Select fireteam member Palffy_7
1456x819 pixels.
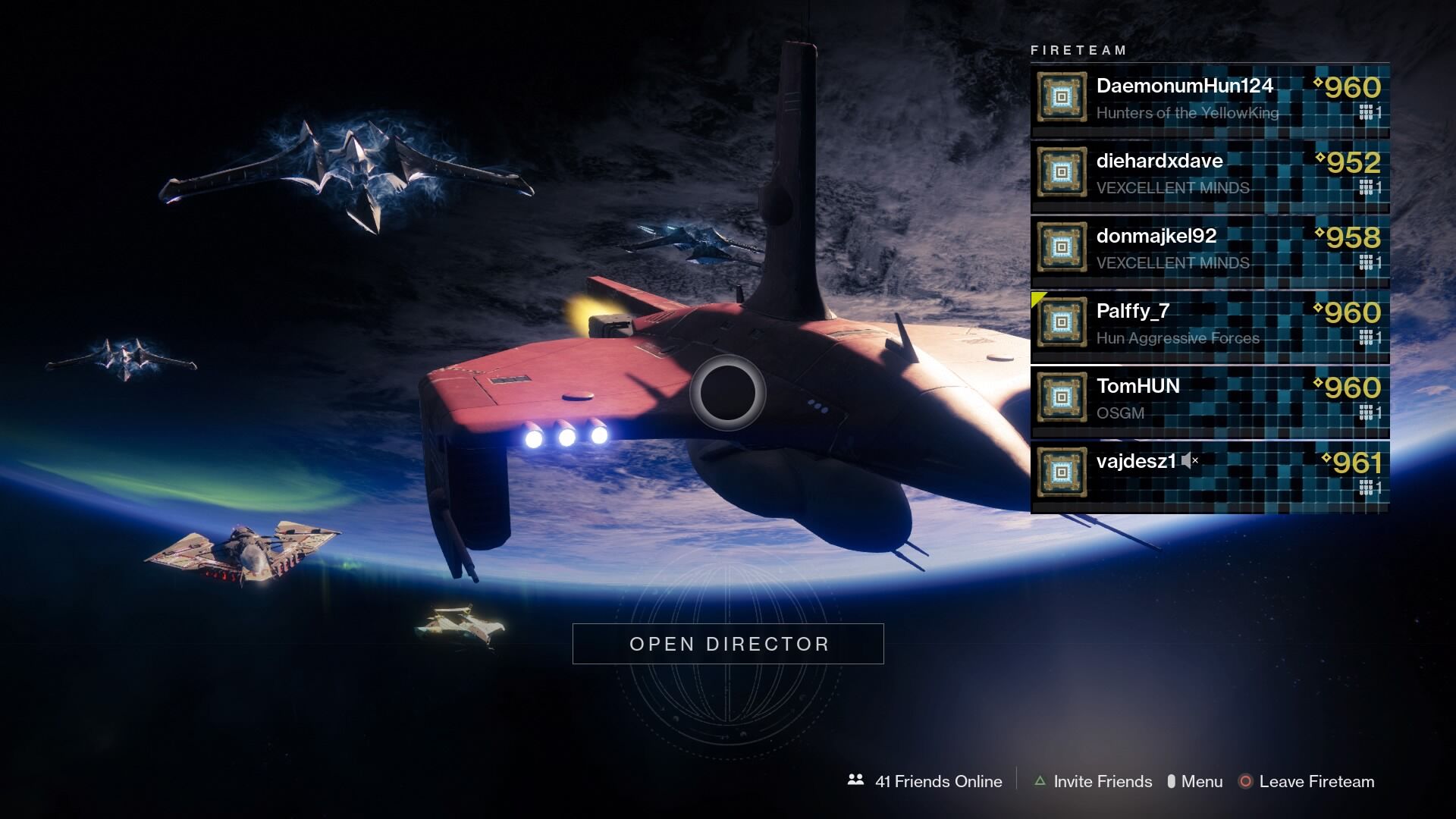point(1210,324)
